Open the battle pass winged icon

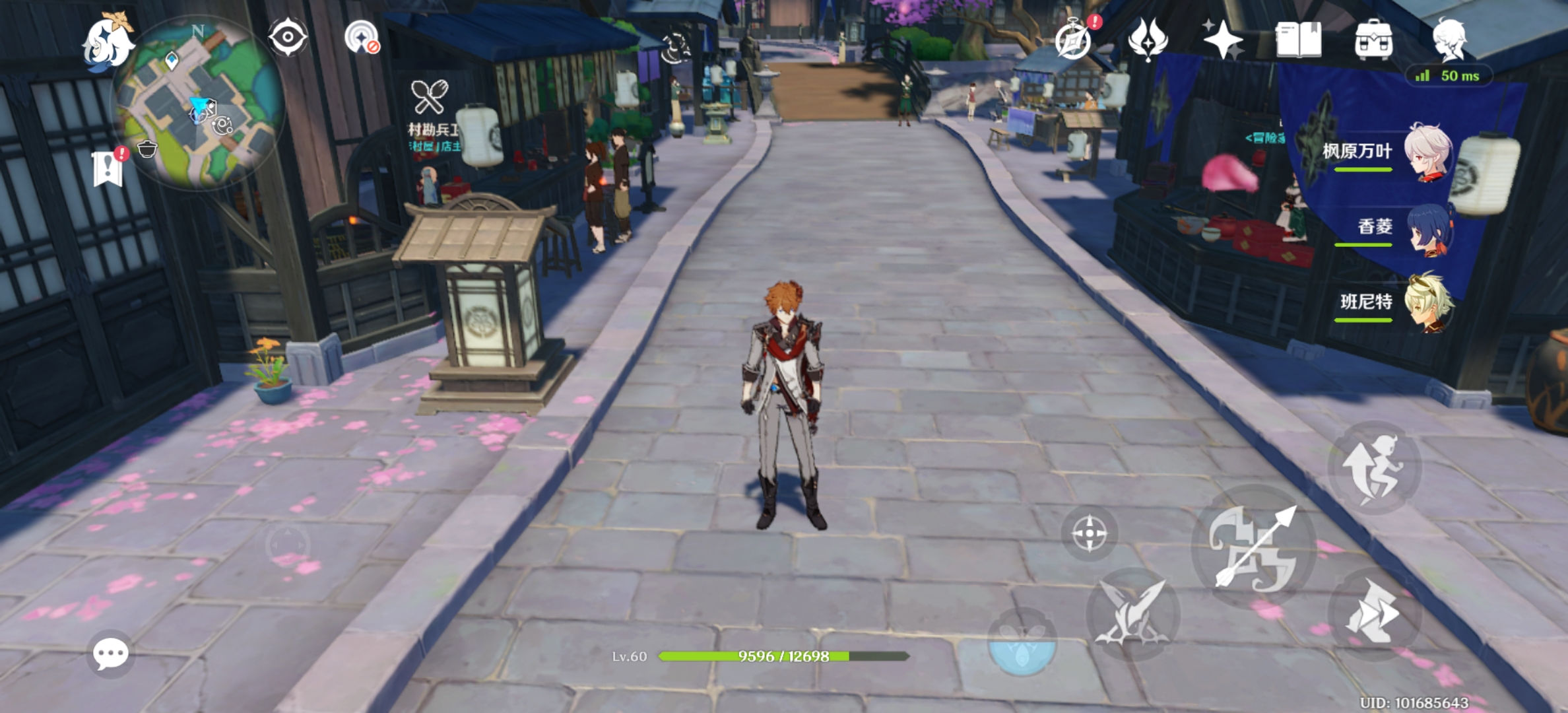[x=1148, y=40]
